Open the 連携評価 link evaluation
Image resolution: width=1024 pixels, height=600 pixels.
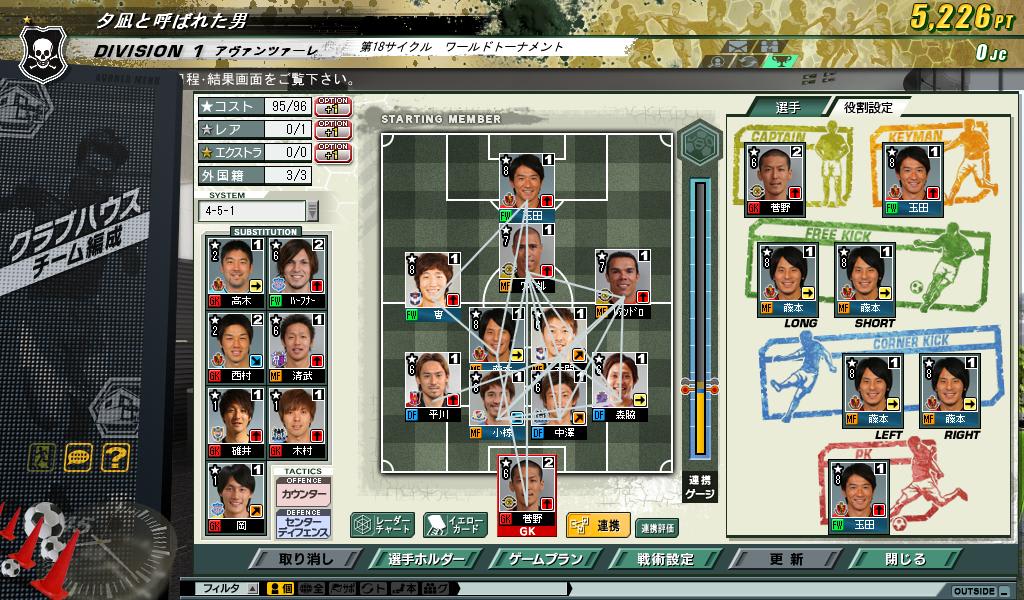pyautogui.click(x=657, y=527)
